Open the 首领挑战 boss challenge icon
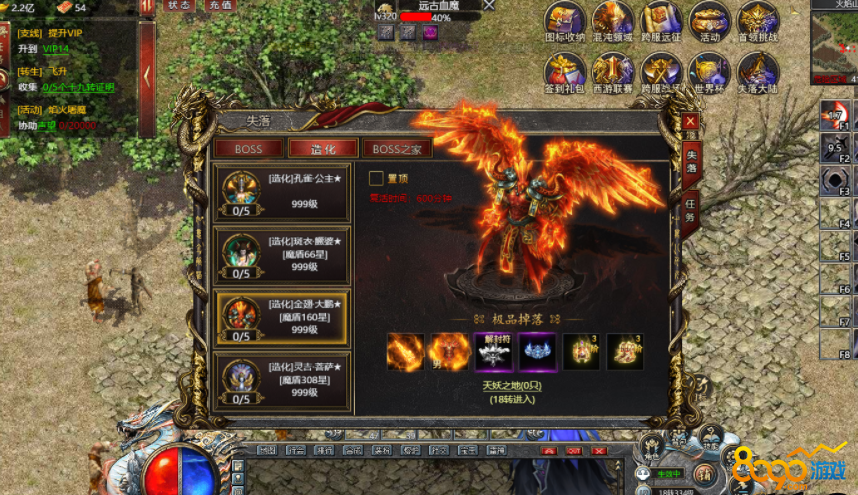The image size is (858, 495). pos(758,20)
